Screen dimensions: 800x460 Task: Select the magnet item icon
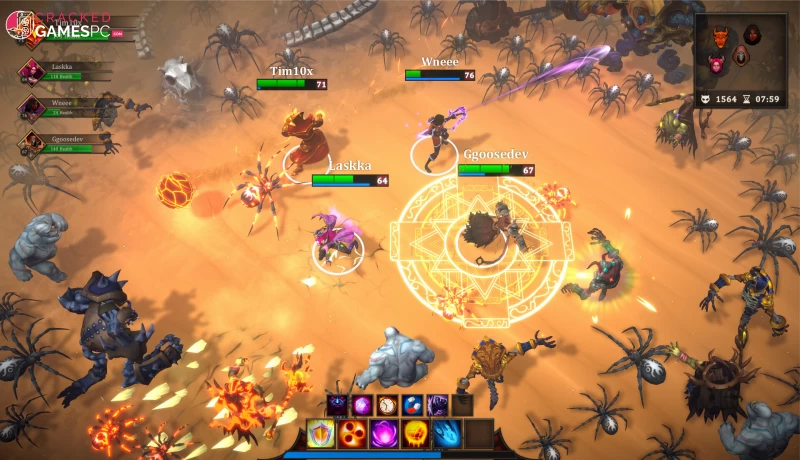point(412,405)
